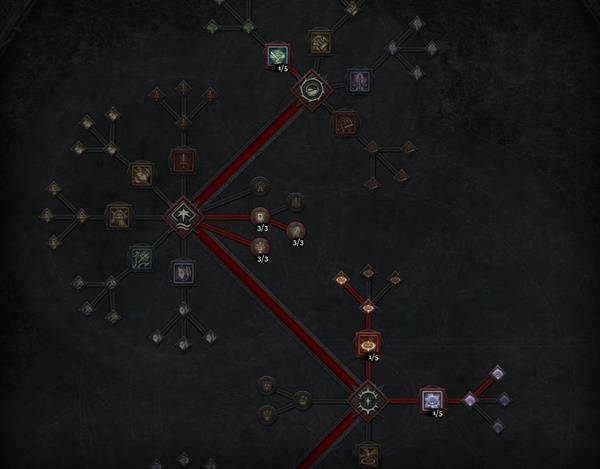The width and height of the screenshot is (600, 469).
Task: Click the red-orange diamond upgrade above the orange skill
Action: pyautogui.click(x=368, y=307)
